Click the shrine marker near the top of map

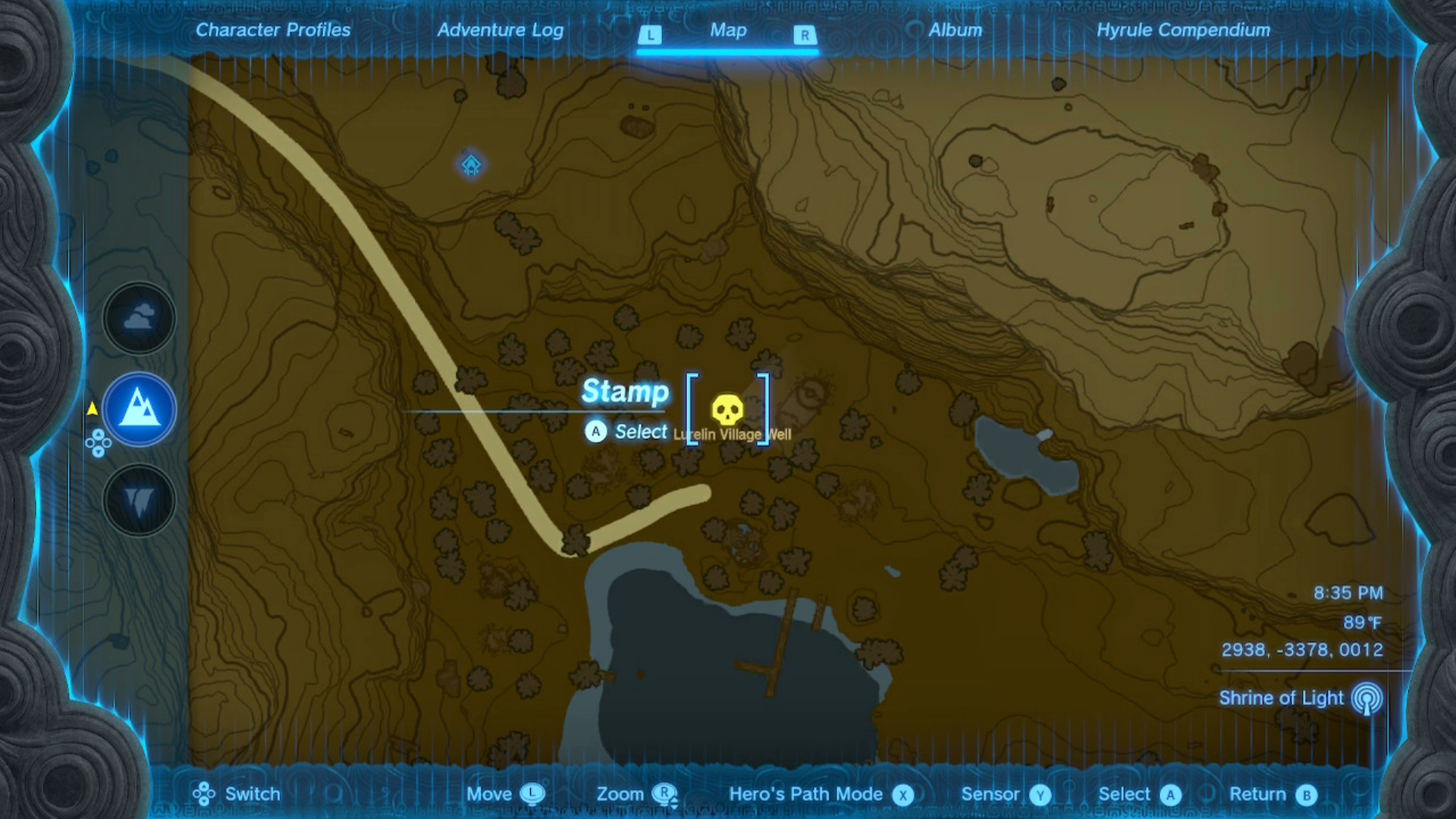point(470,163)
